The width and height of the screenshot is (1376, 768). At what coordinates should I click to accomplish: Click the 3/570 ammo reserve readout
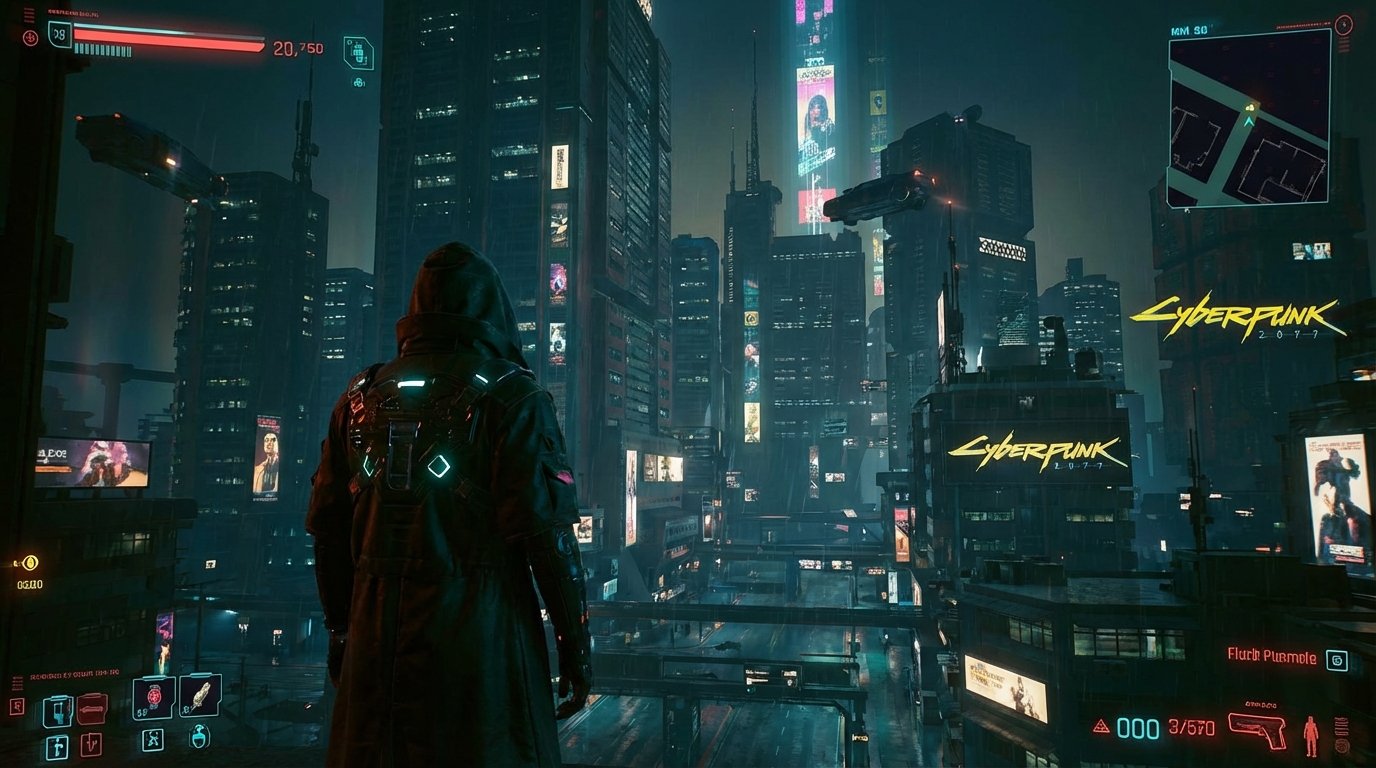(x=1192, y=726)
